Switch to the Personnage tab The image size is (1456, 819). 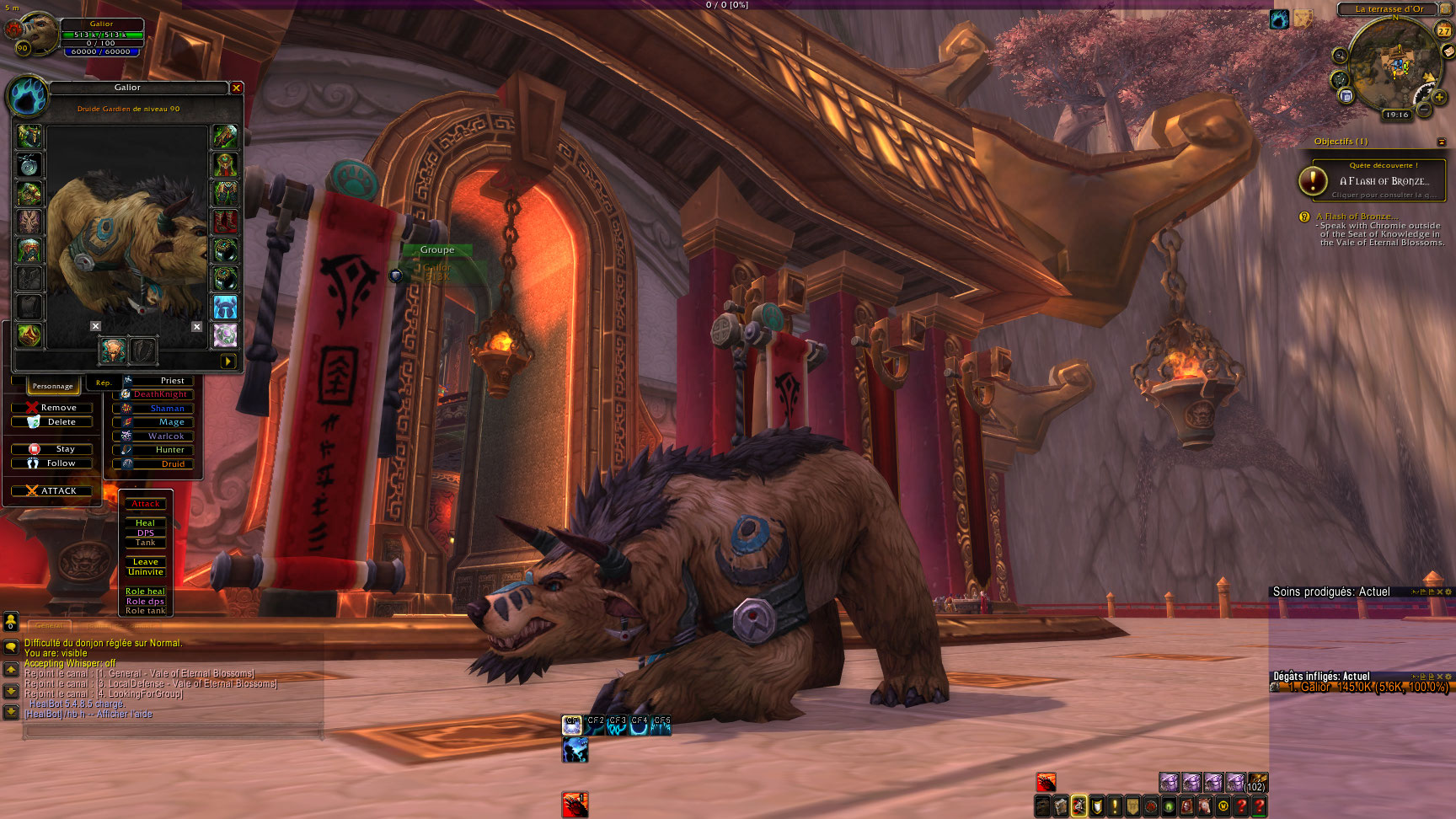(x=53, y=386)
